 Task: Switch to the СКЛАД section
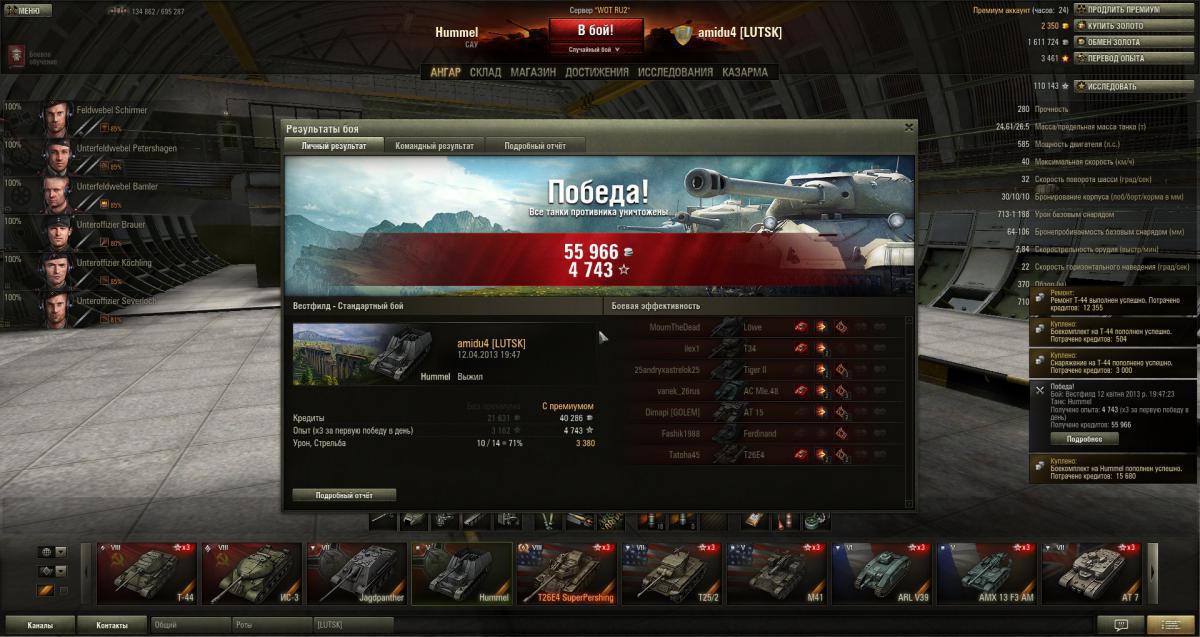(x=485, y=72)
